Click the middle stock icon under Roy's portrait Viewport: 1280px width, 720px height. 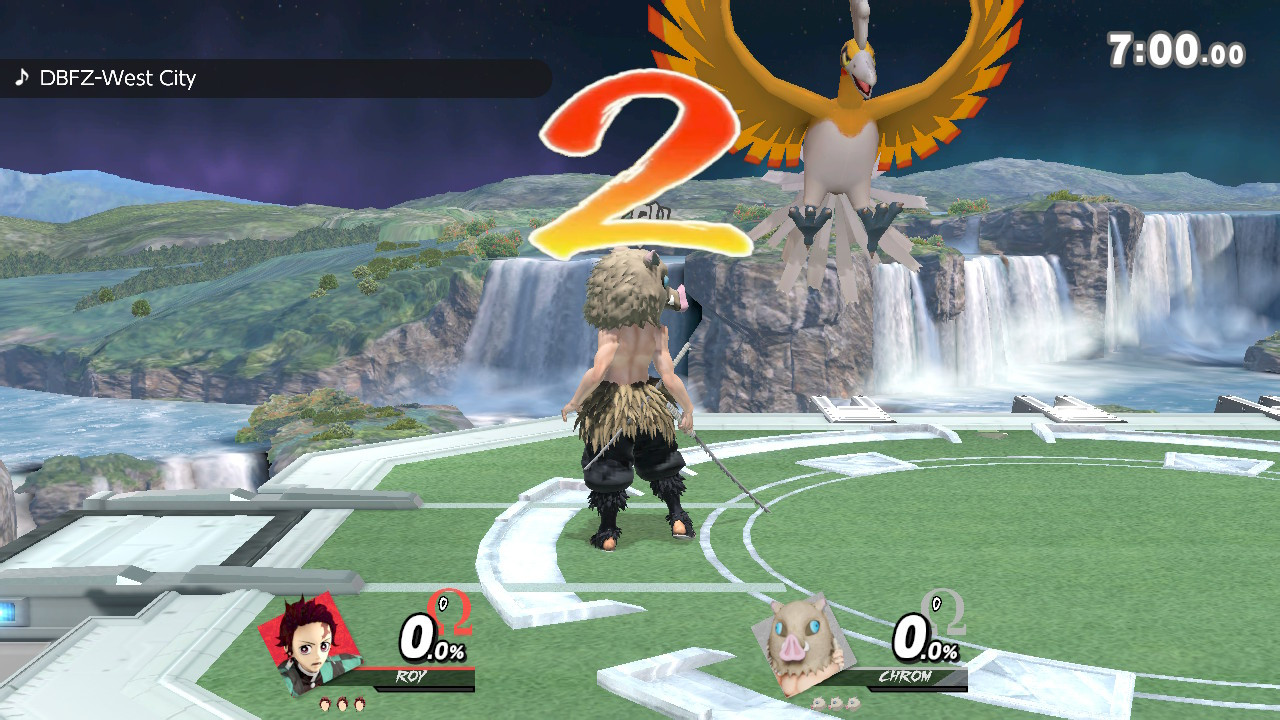click(x=340, y=705)
